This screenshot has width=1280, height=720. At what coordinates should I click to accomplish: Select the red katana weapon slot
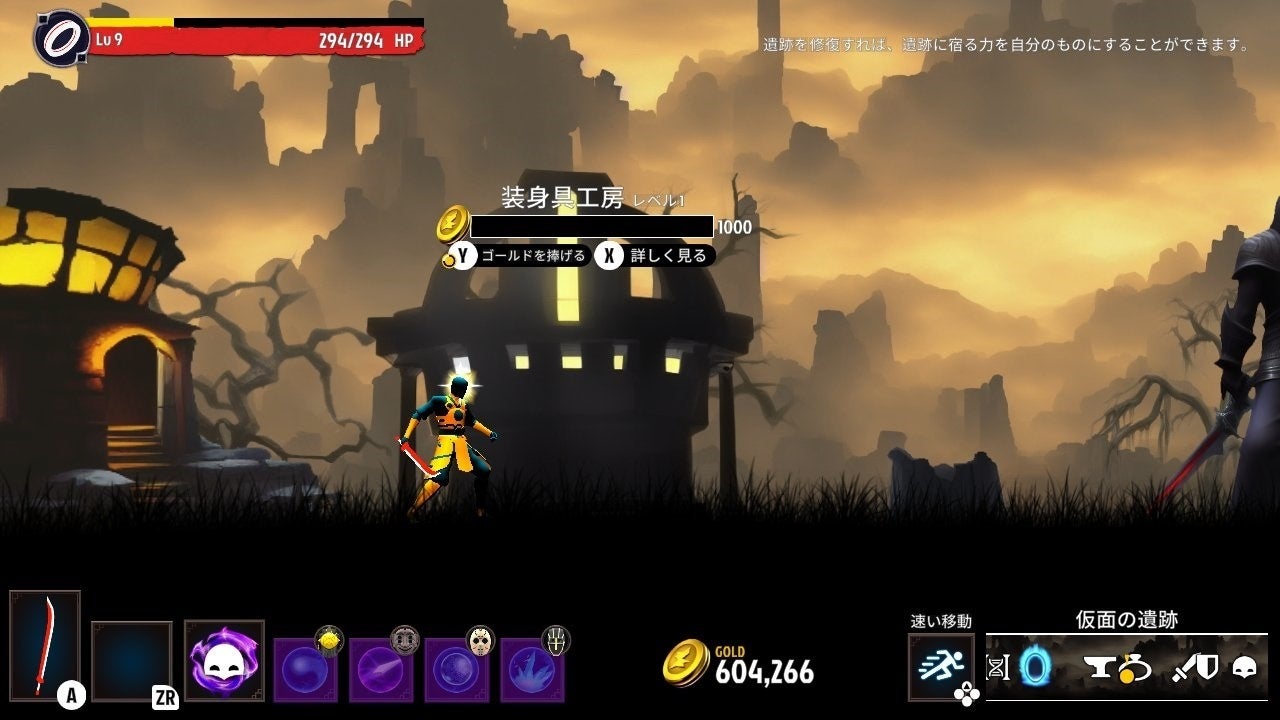pos(45,643)
